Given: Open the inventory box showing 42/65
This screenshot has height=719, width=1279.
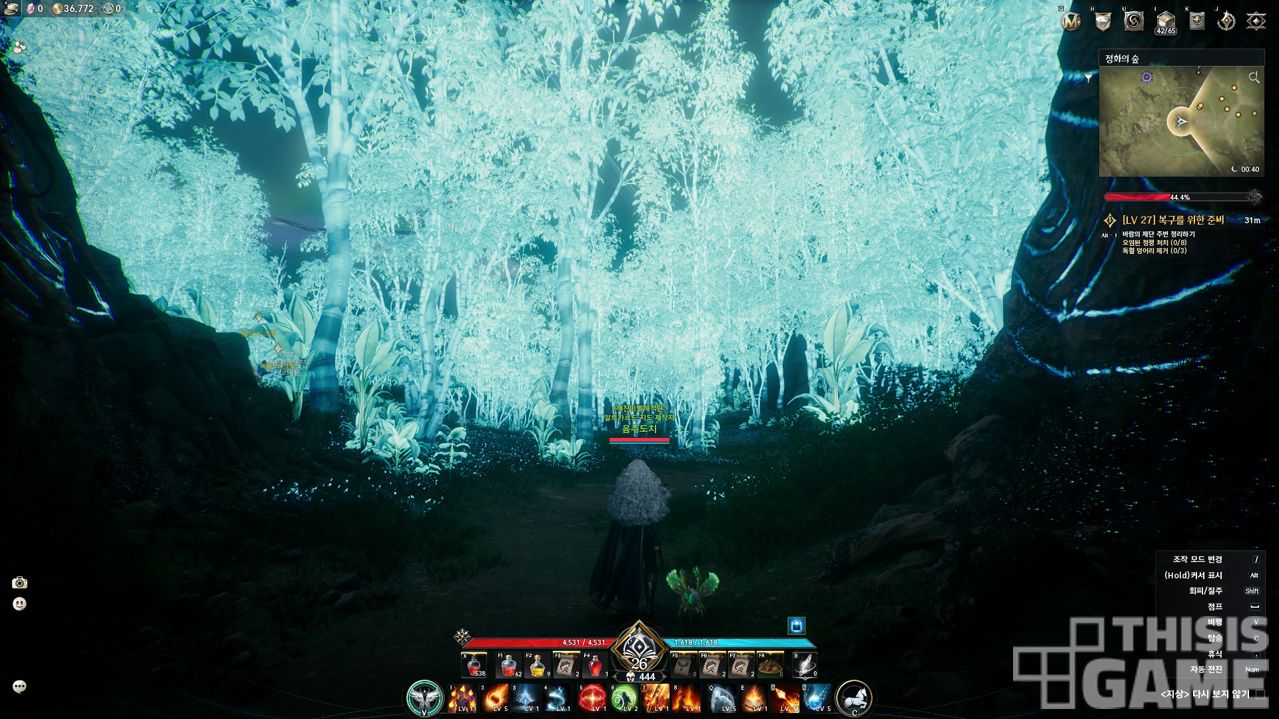Looking at the screenshot, I should [1165, 21].
